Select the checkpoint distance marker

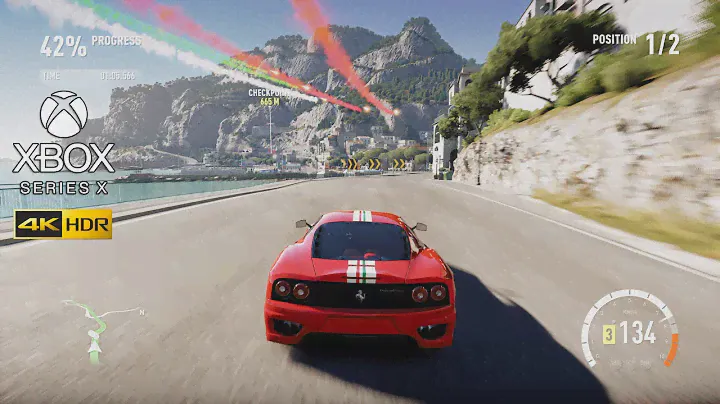(267, 97)
